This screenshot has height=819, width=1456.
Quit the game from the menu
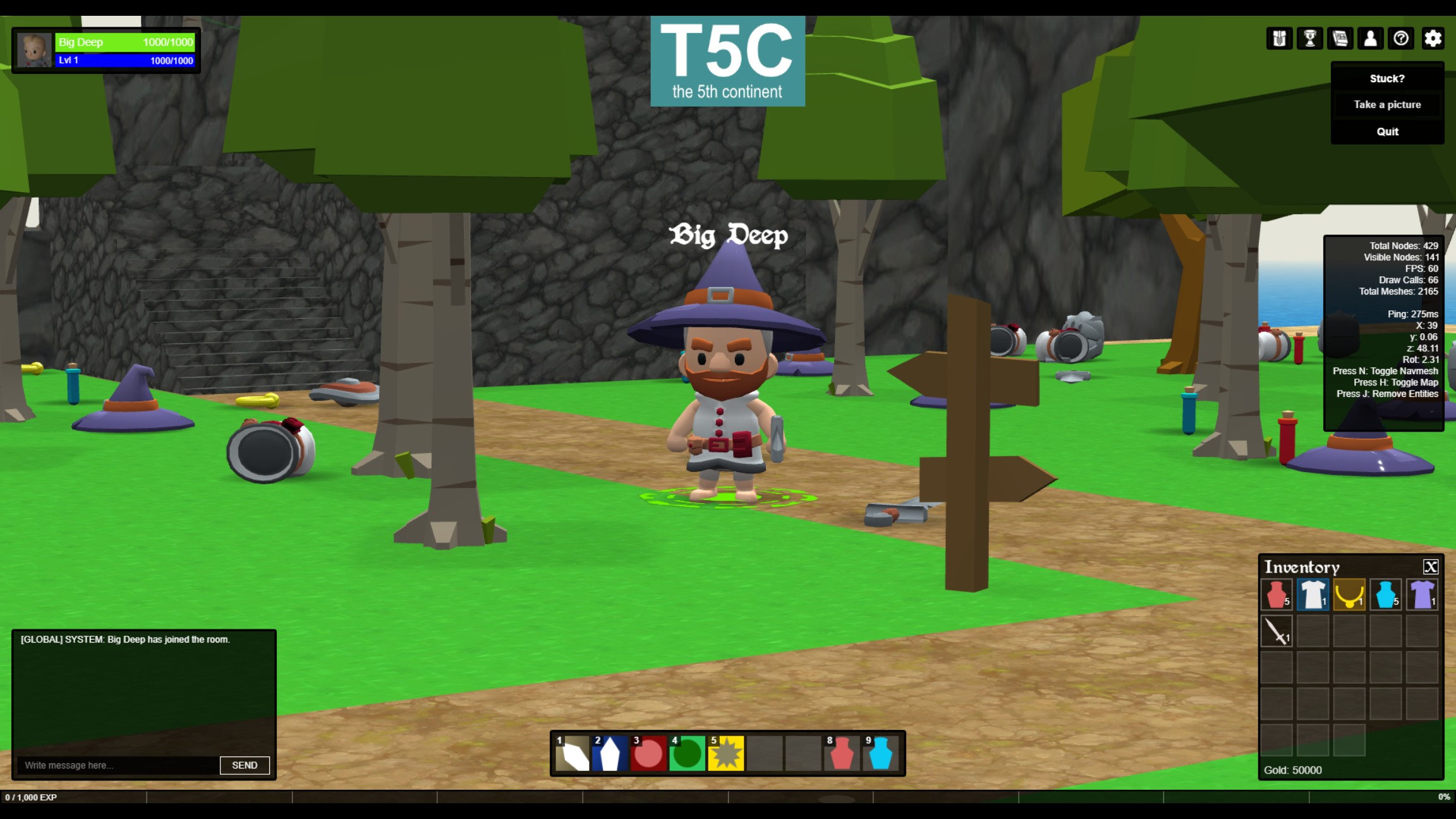[x=1387, y=131]
